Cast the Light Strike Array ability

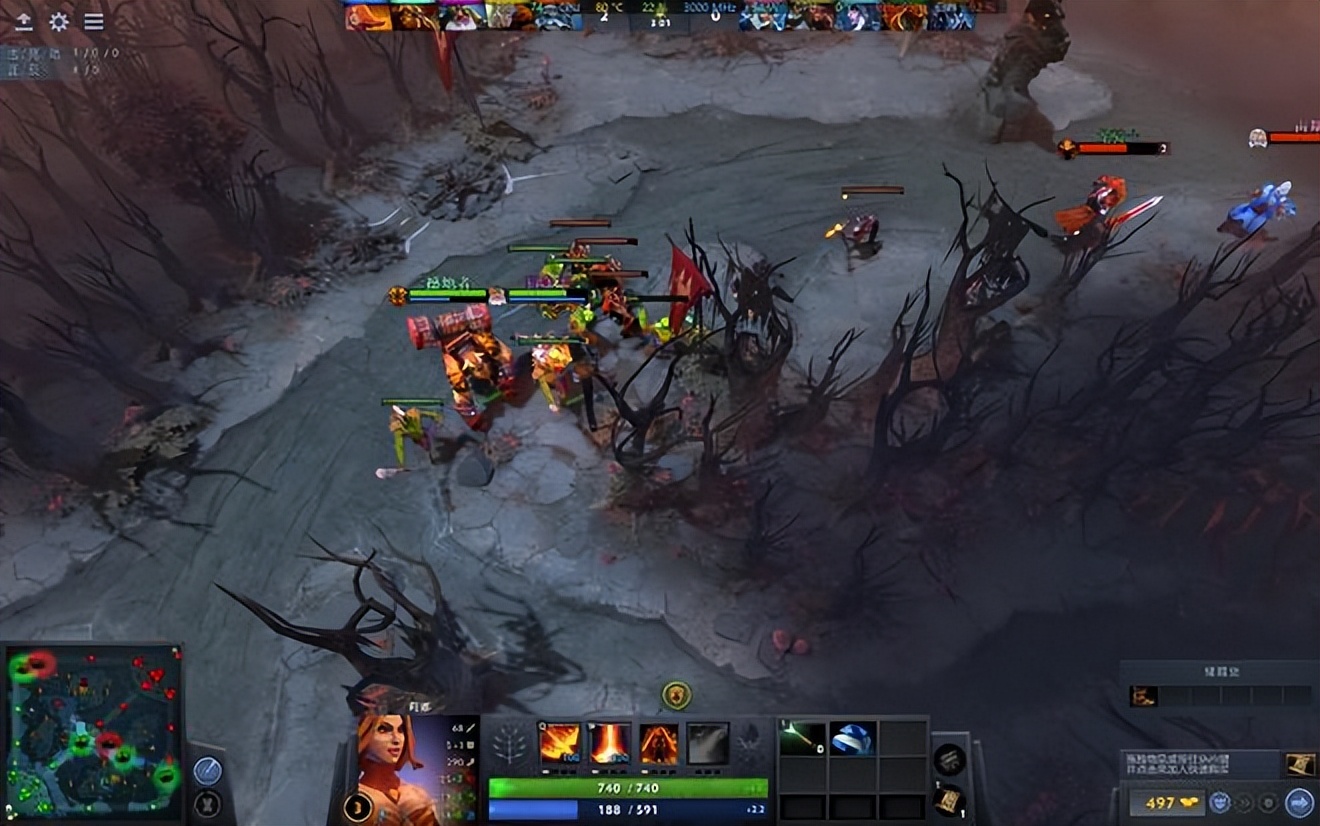(610, 743)
